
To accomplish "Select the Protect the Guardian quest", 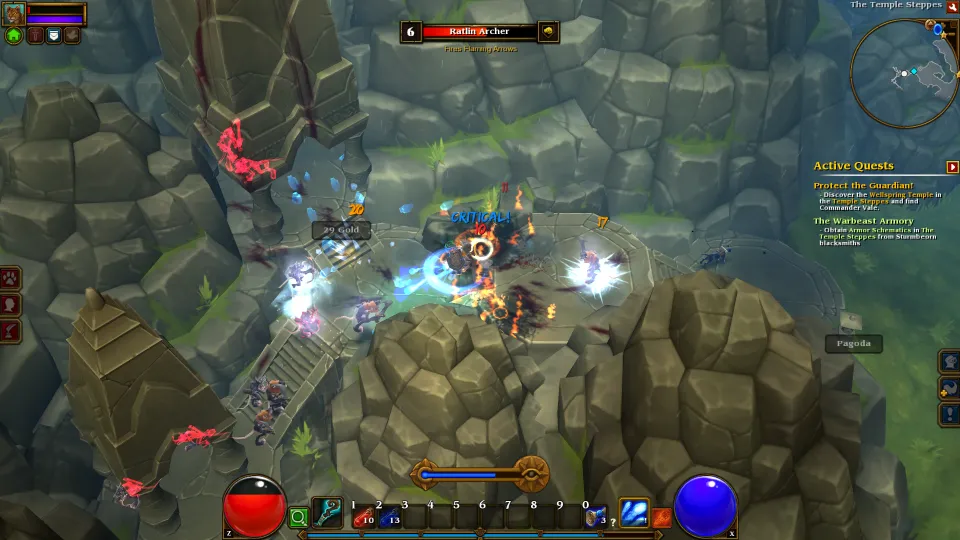I will (863, 185).
